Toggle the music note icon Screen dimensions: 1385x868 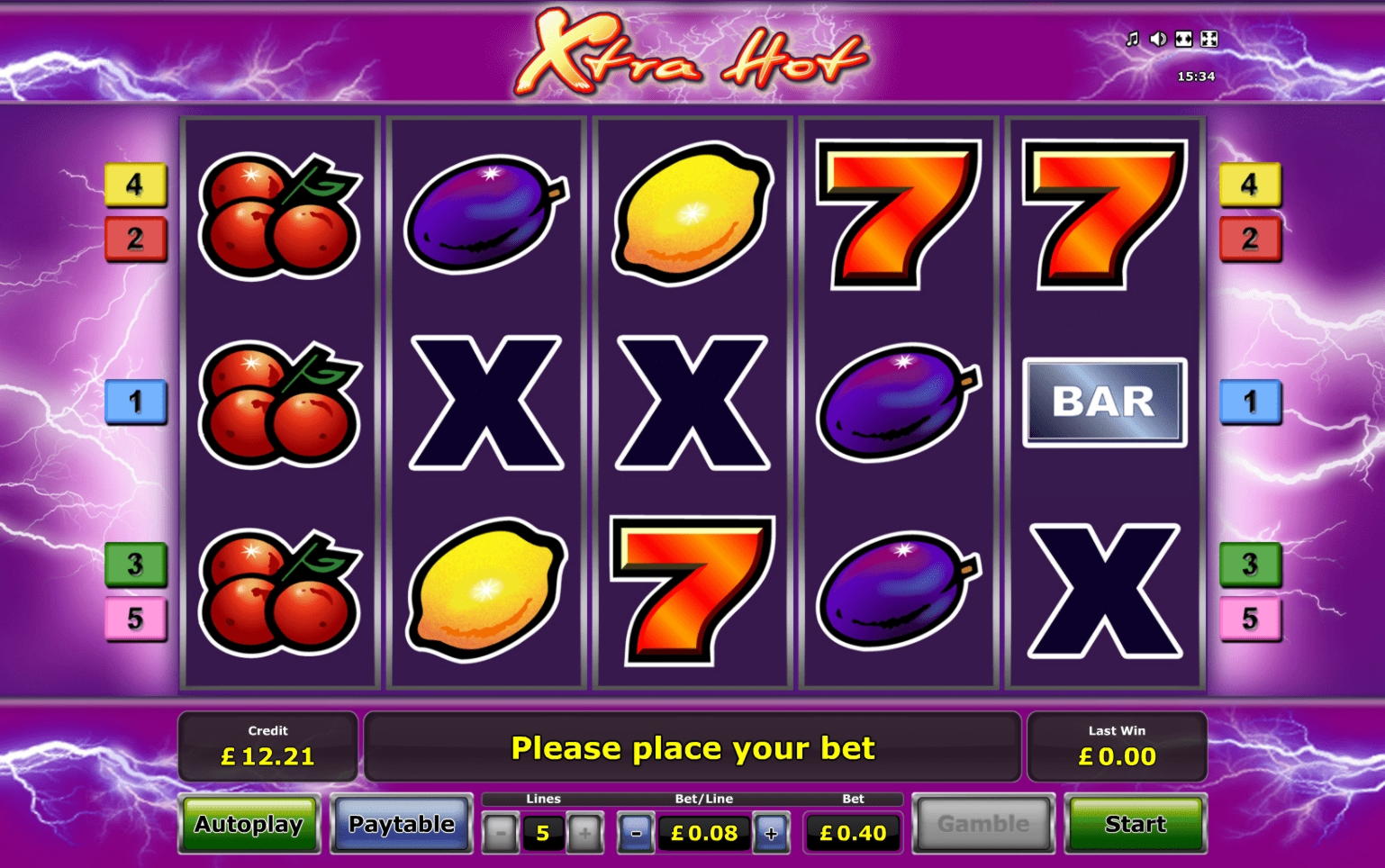1133,39
